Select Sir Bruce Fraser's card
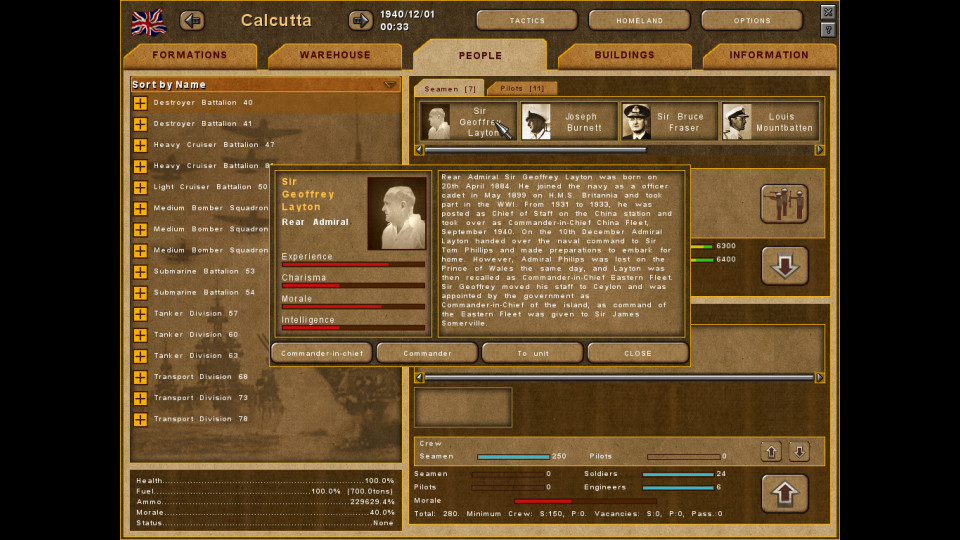 pyautogui.click(x=668, y=122)
